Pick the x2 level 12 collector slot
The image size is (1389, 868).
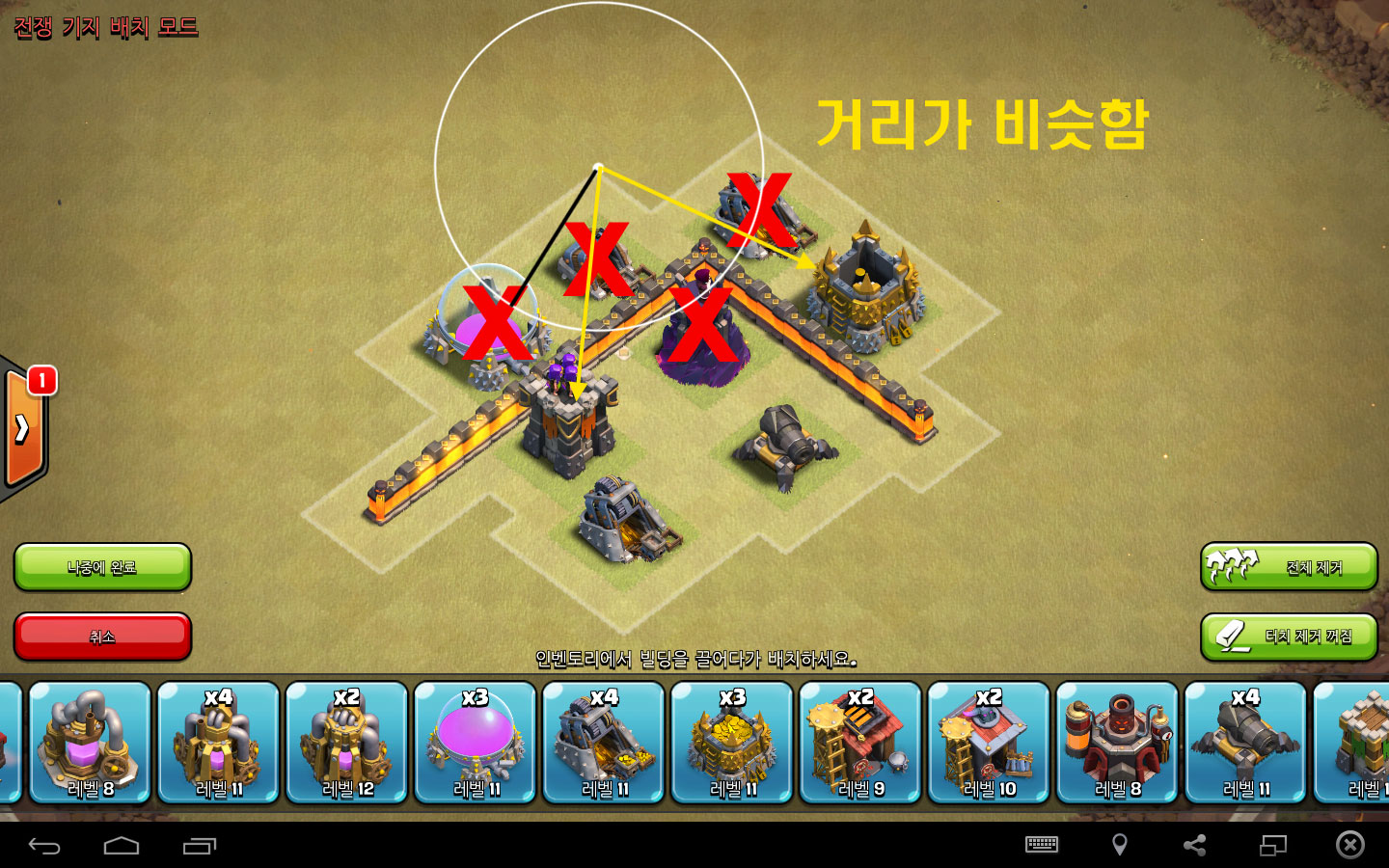(x=347, y=743)
